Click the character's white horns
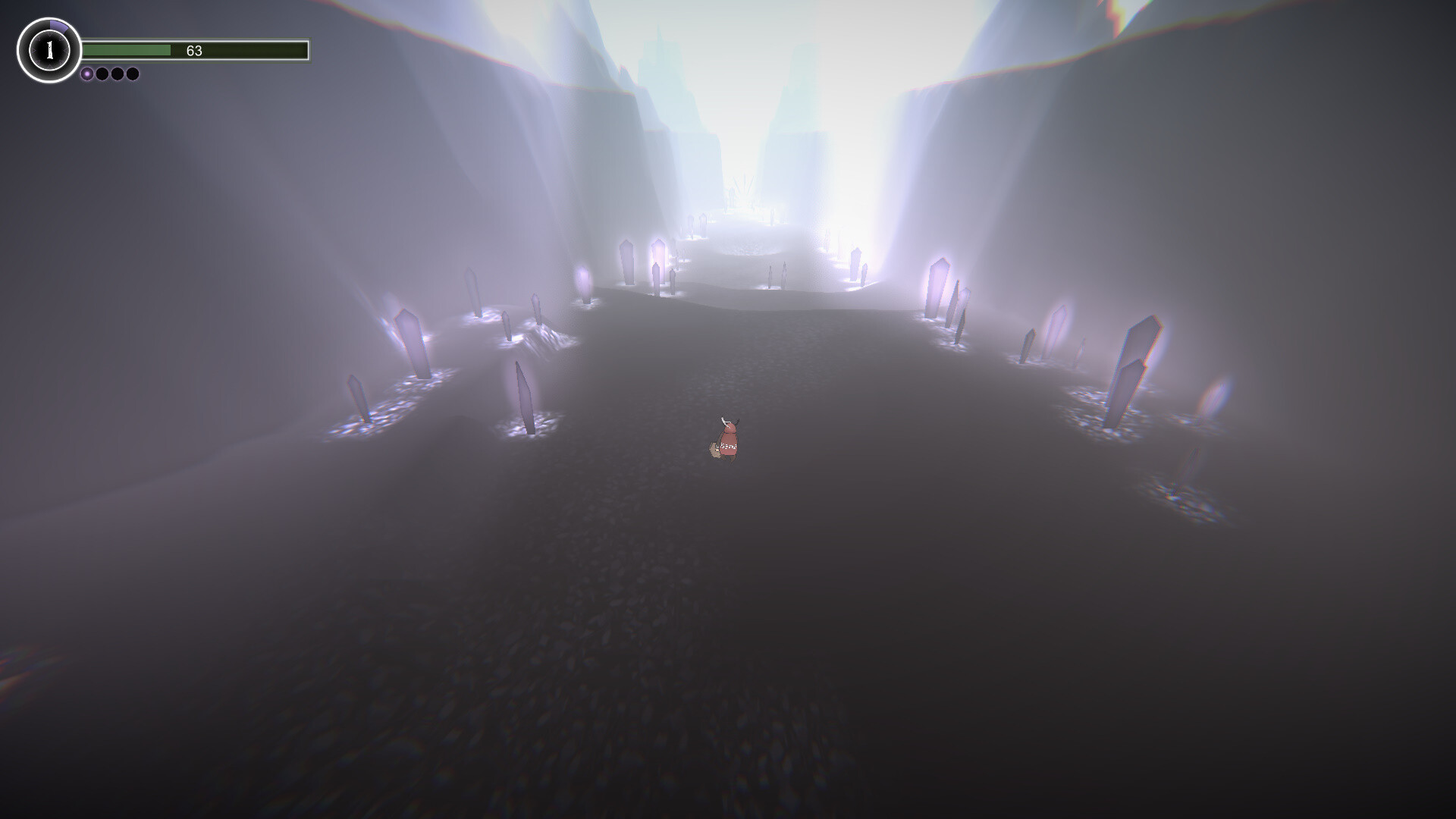 point(724,422)
